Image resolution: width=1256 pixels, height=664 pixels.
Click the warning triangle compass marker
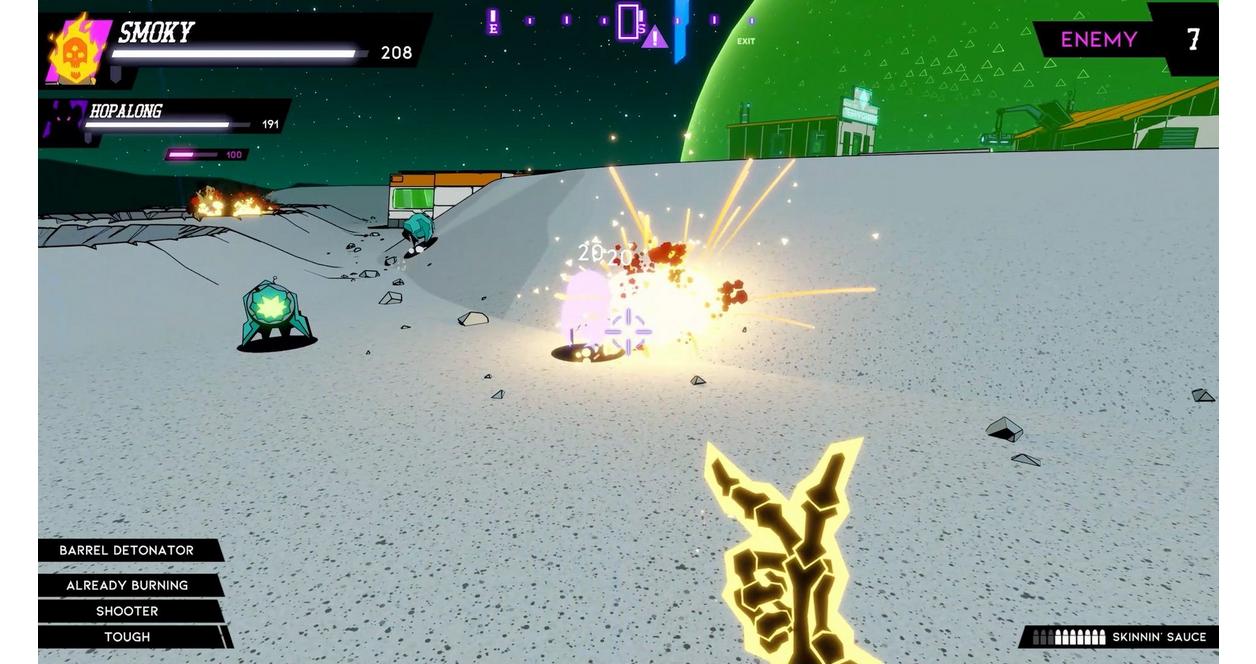point(654,38)
